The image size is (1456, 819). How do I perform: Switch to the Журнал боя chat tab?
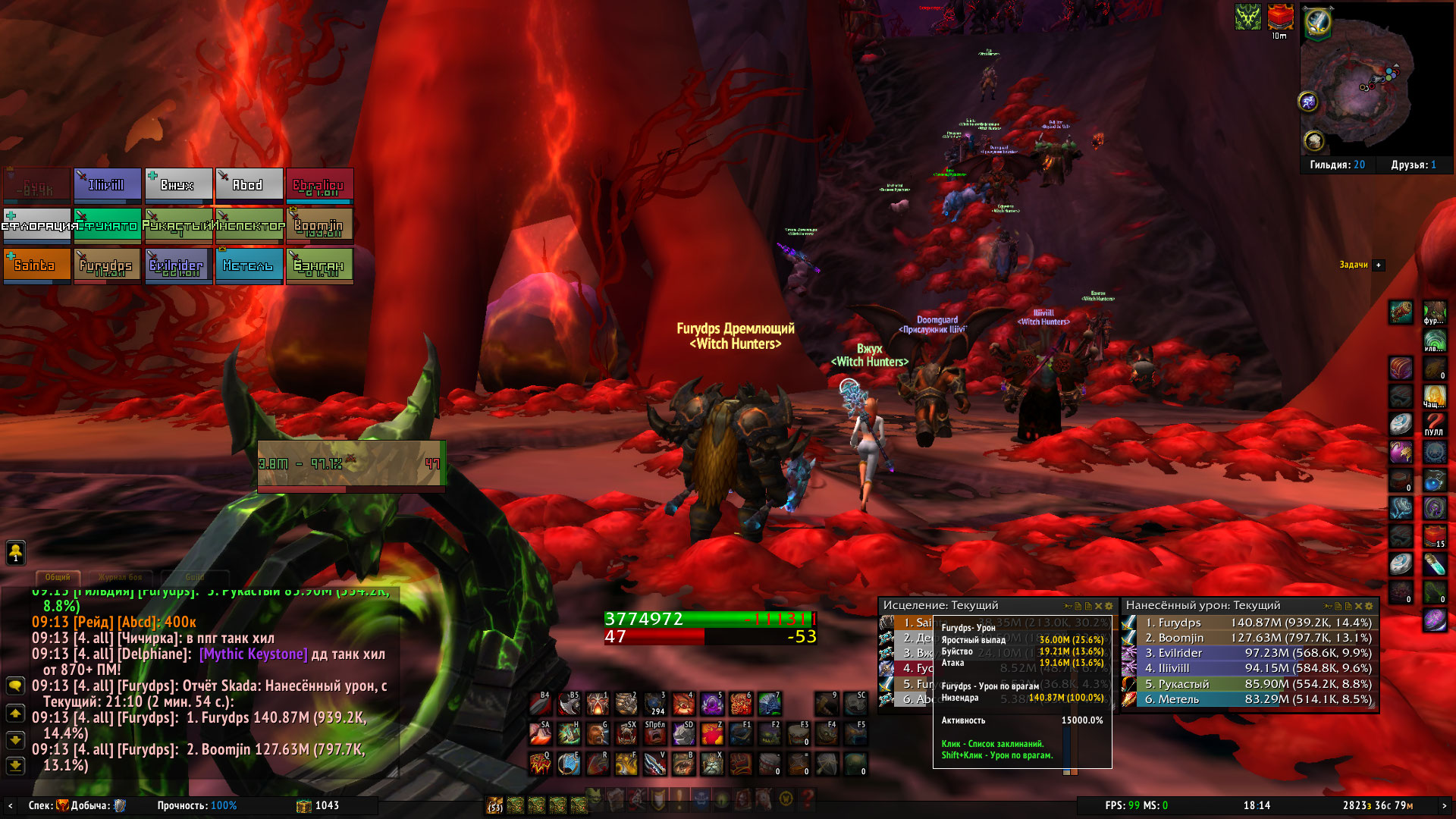(x=120, y=577)
